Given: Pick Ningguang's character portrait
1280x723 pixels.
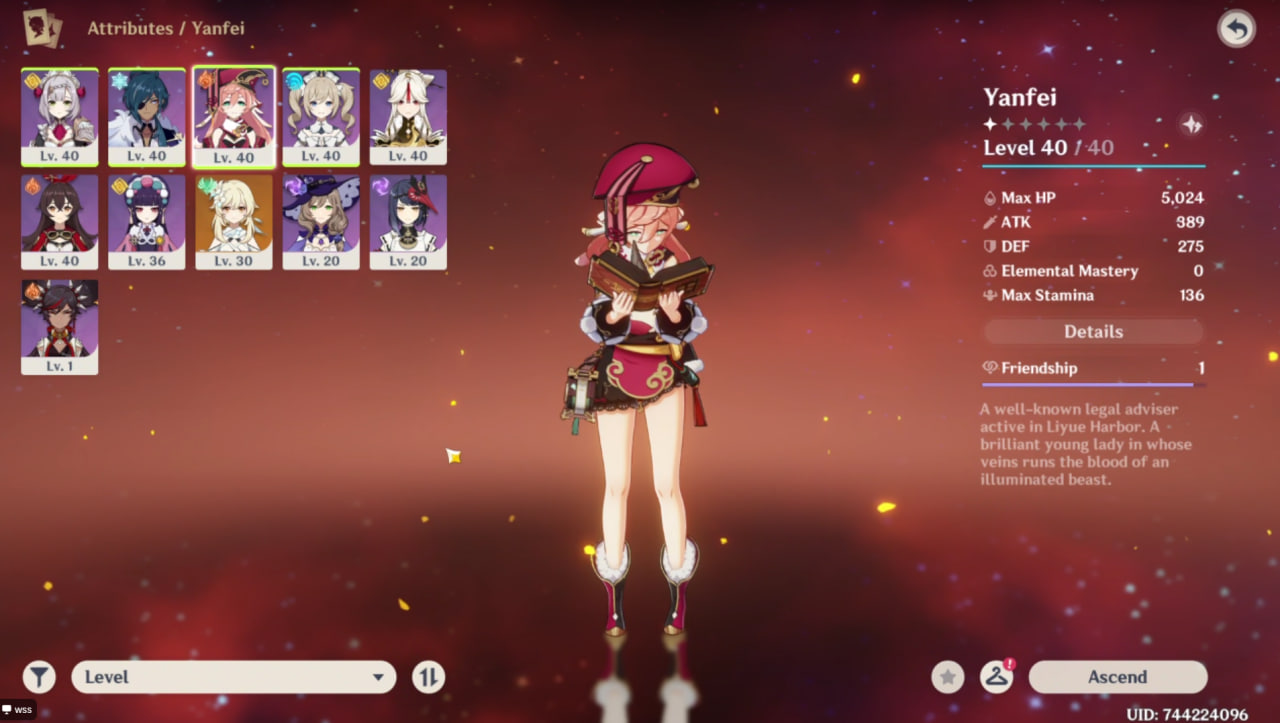Looking at the screenshot, I should pos(408,116).
